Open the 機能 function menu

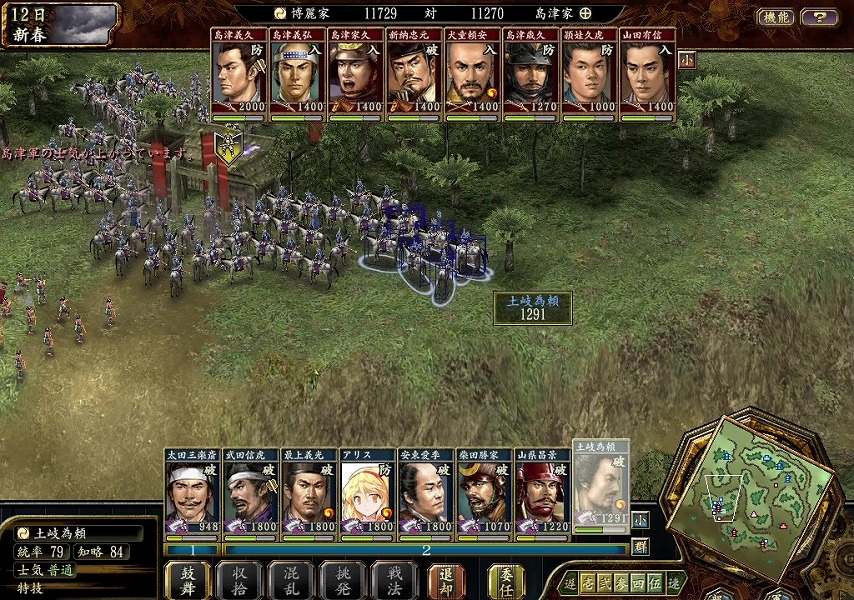pos(776,17)
